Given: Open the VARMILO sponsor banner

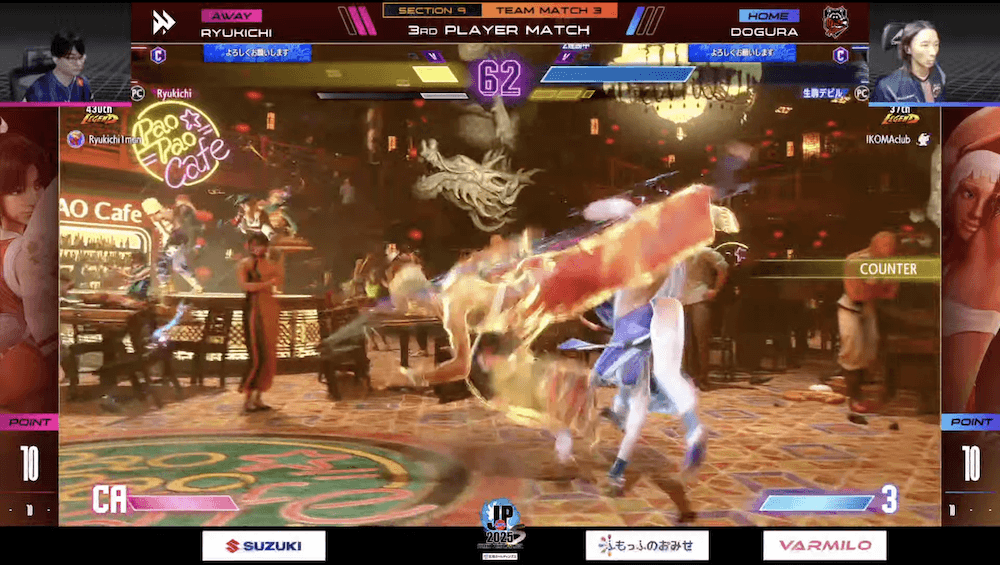Looking at the screenshot, I should coord(824,545).
